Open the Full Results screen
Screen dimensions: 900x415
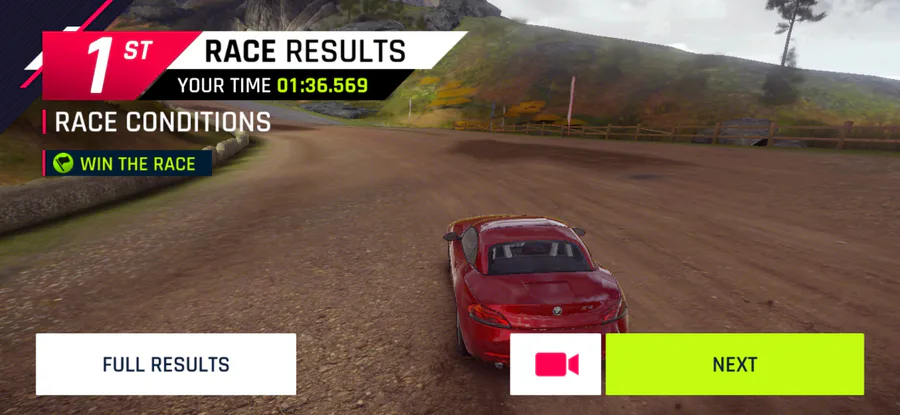[x=166, y=364]
